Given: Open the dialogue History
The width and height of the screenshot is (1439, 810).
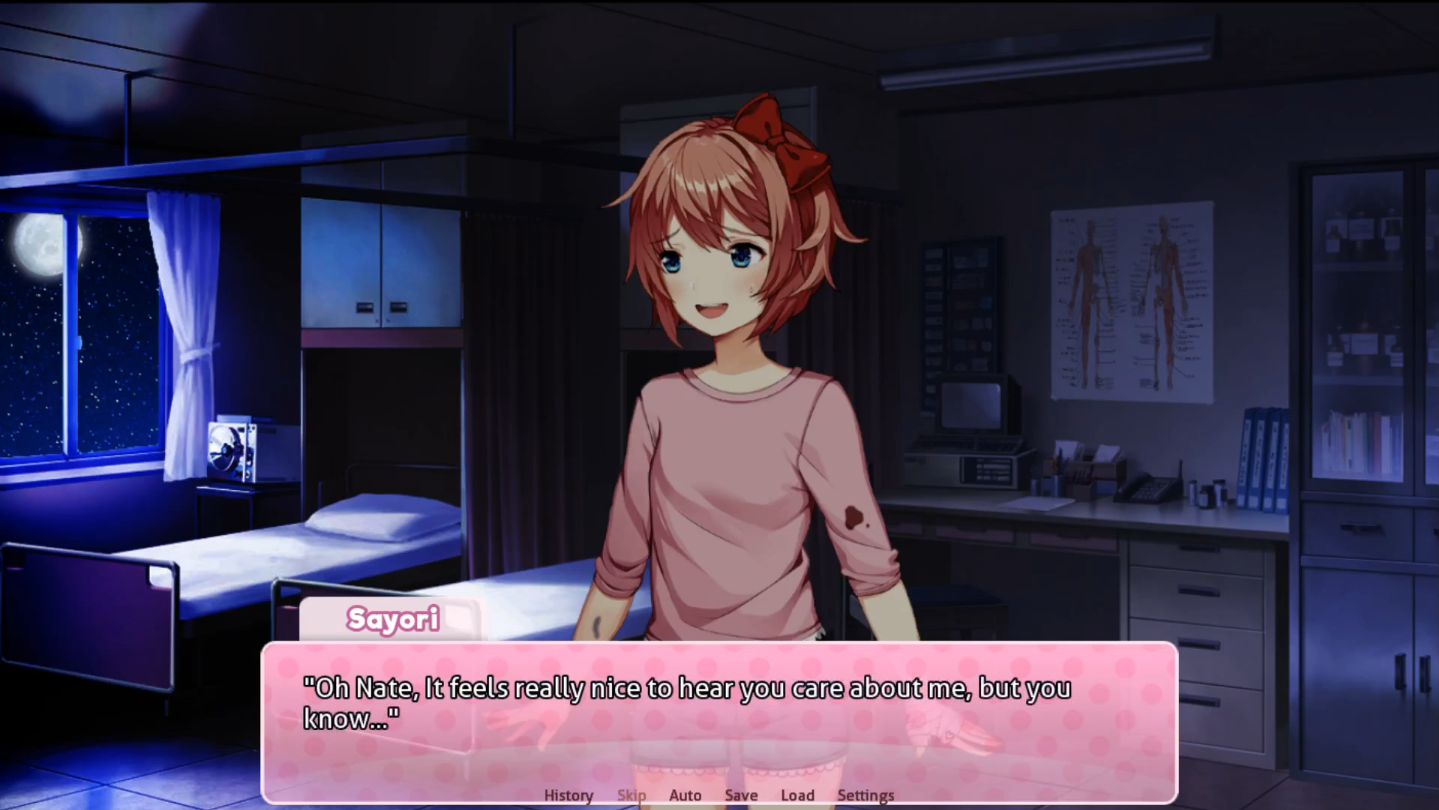Looking at the screenshot, I should click(566, 794).
